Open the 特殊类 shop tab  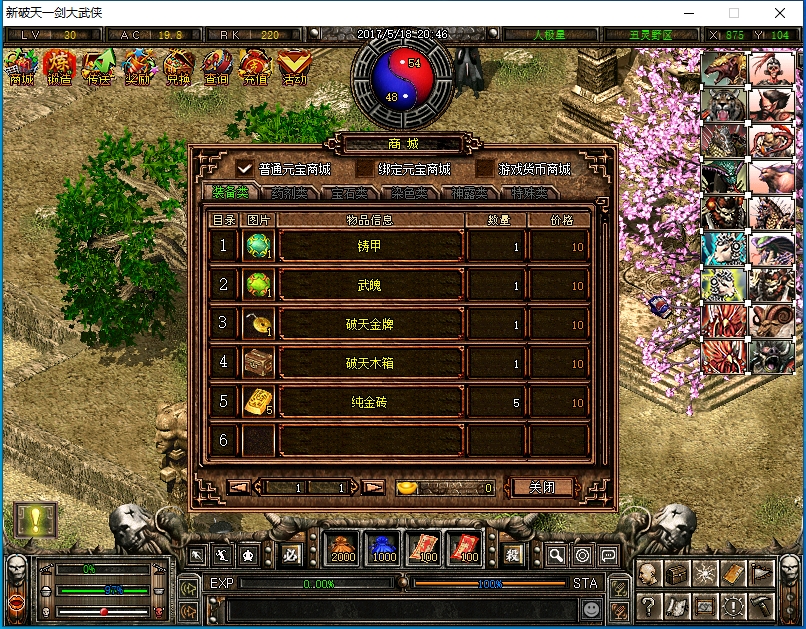click(x=529, y=193)
